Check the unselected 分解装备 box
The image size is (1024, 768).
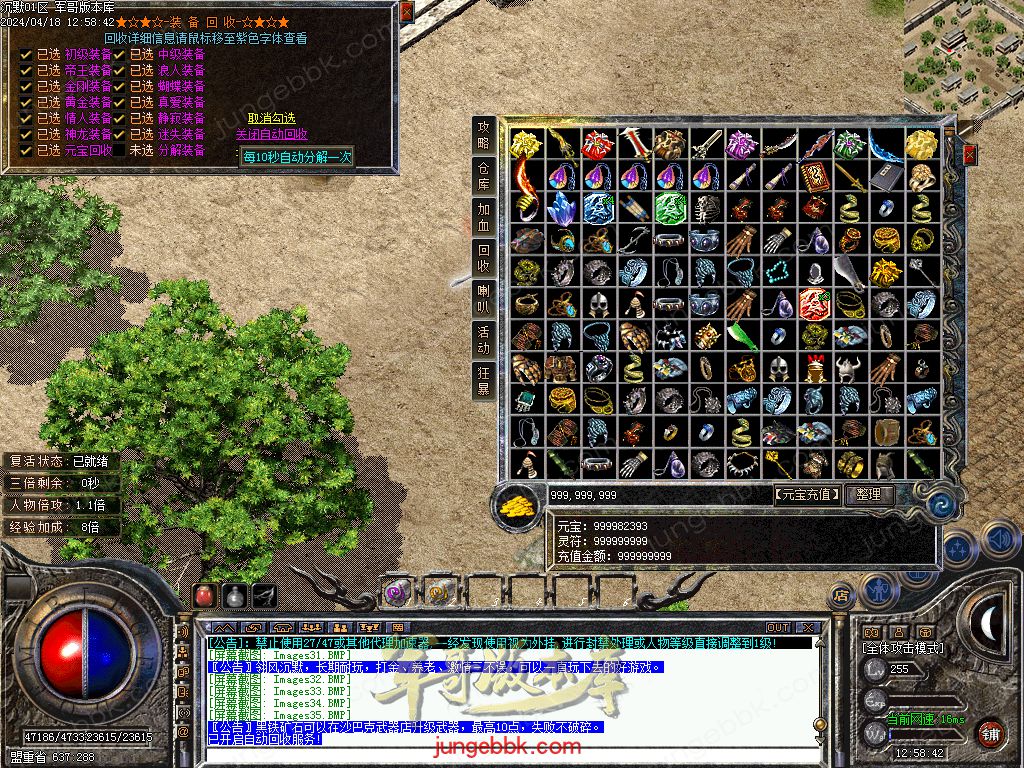[119, 151]
